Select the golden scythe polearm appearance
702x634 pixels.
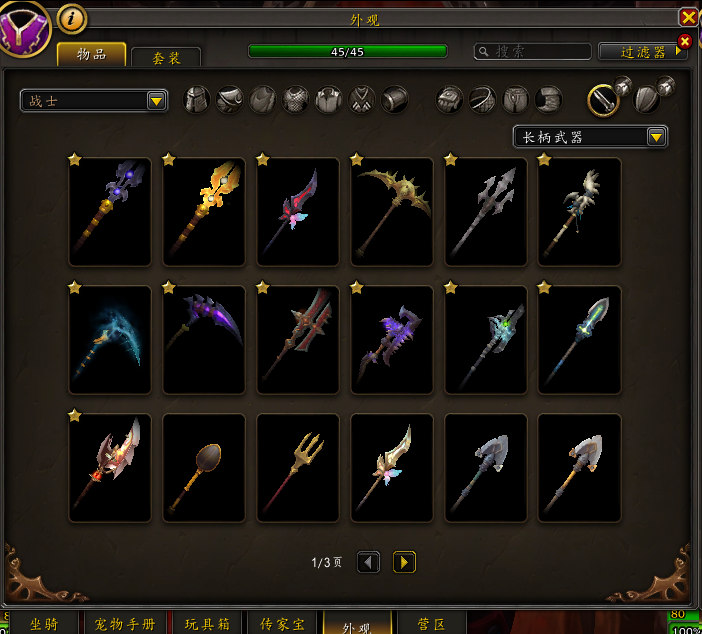point(392,211)
